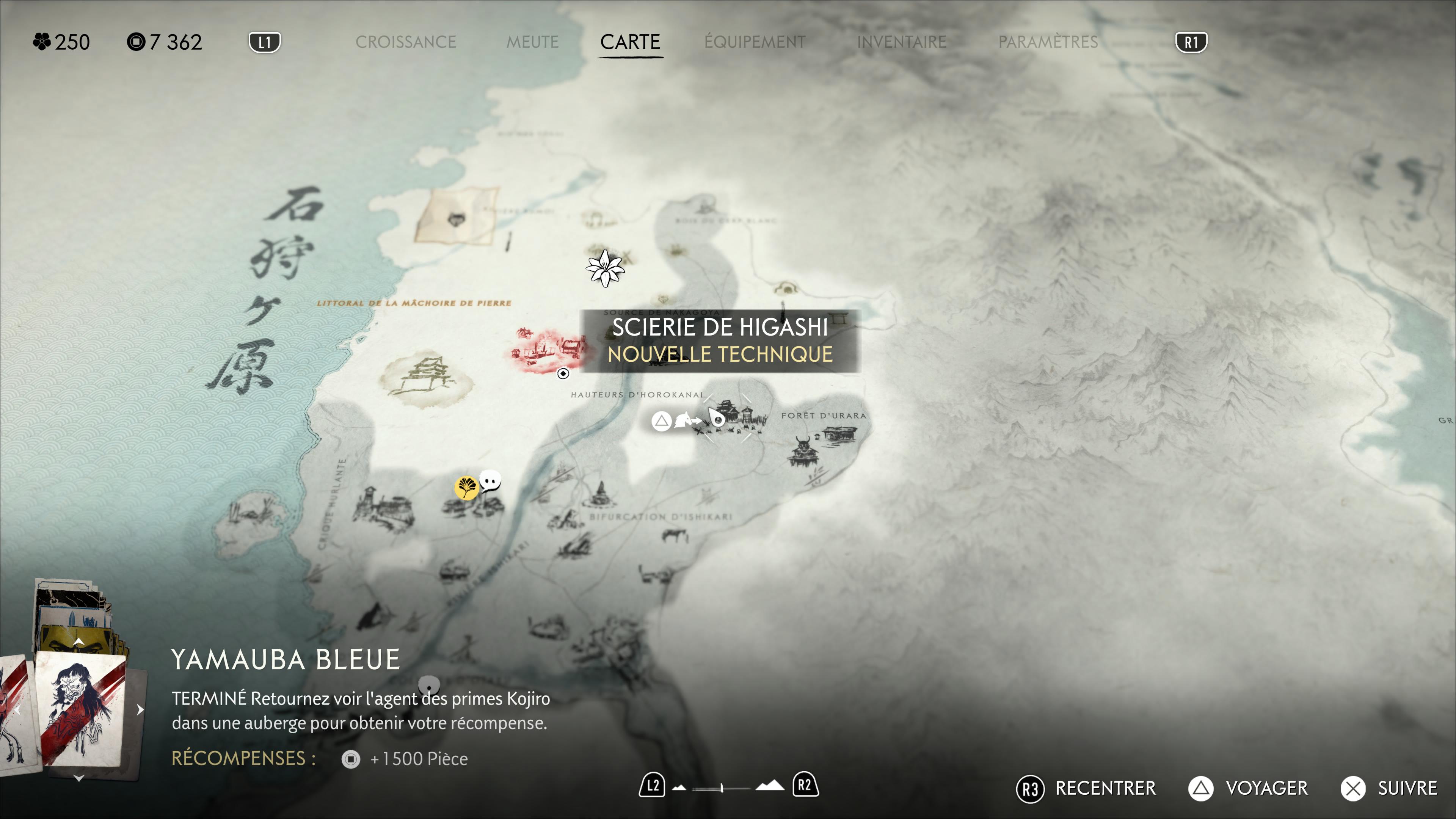Go to the Équipement tab
1456x819 pixels.
[x=755, y=42]
